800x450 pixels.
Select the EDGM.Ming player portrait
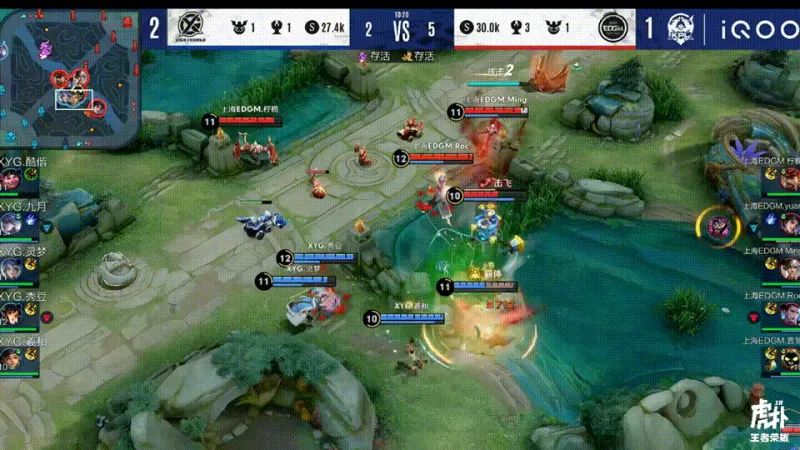click(x=789, y=269)
